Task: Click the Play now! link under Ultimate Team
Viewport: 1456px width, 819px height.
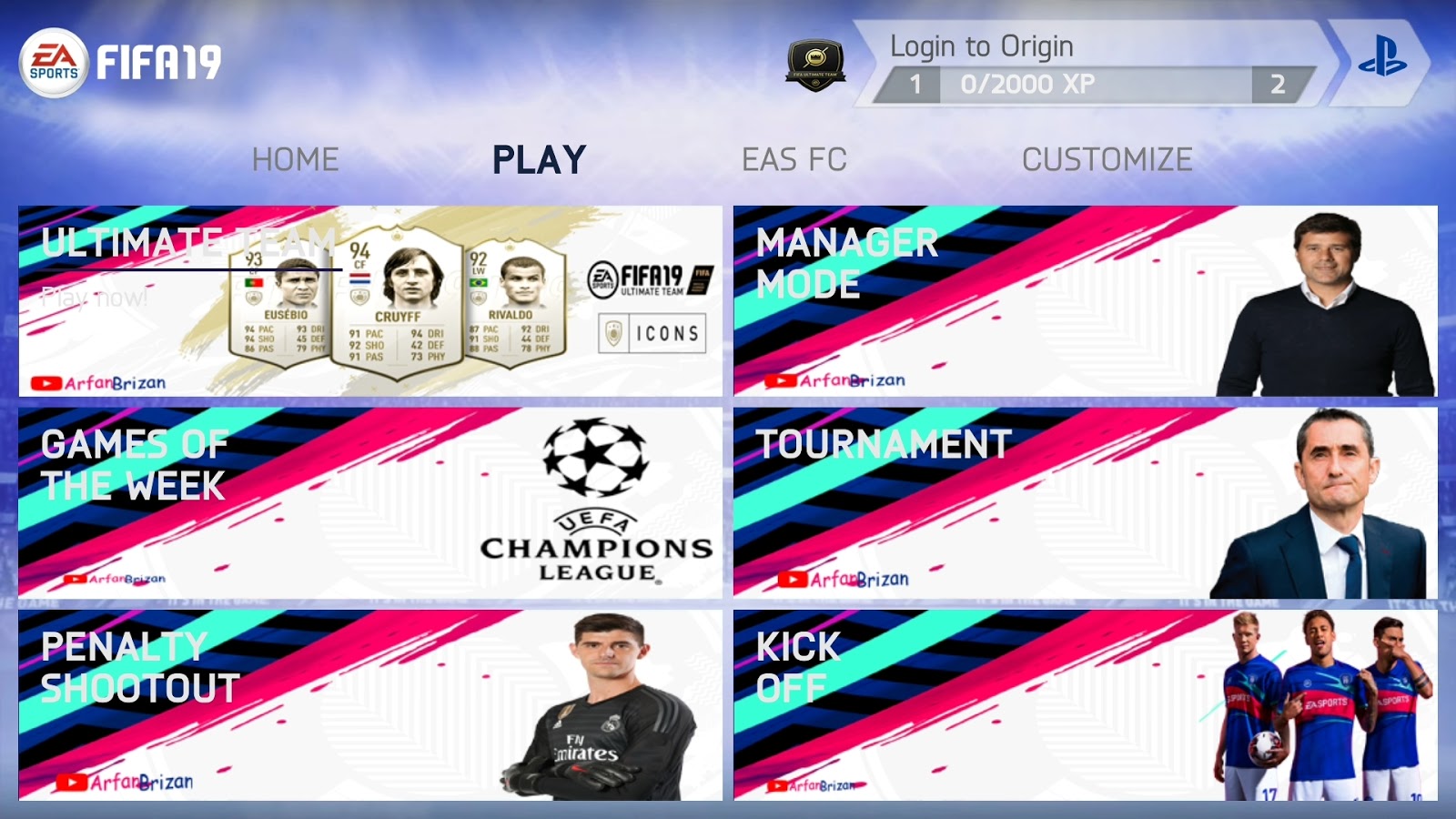Action: (x=93, y=296)
